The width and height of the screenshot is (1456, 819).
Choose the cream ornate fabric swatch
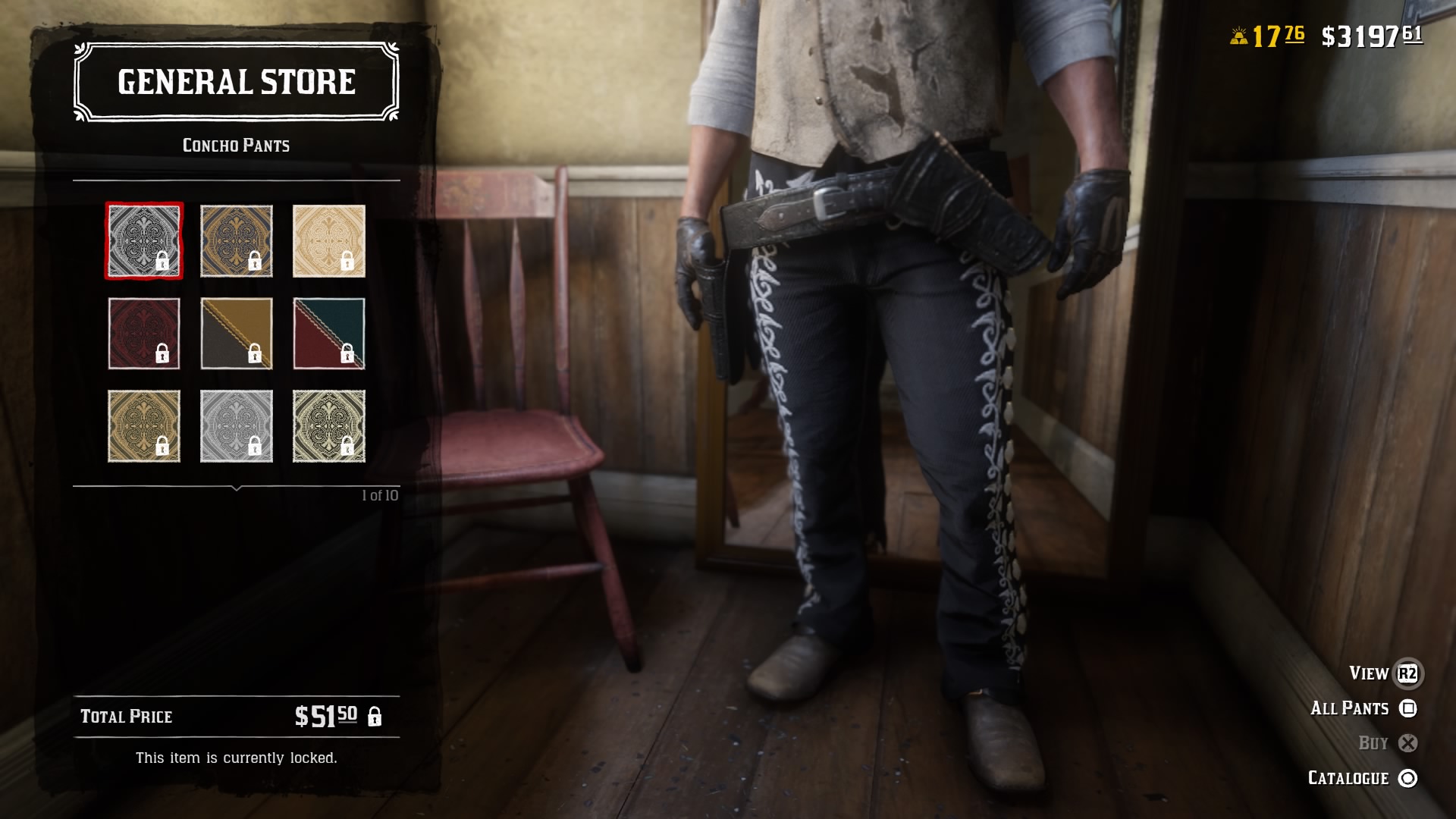[x=329, y=240]
